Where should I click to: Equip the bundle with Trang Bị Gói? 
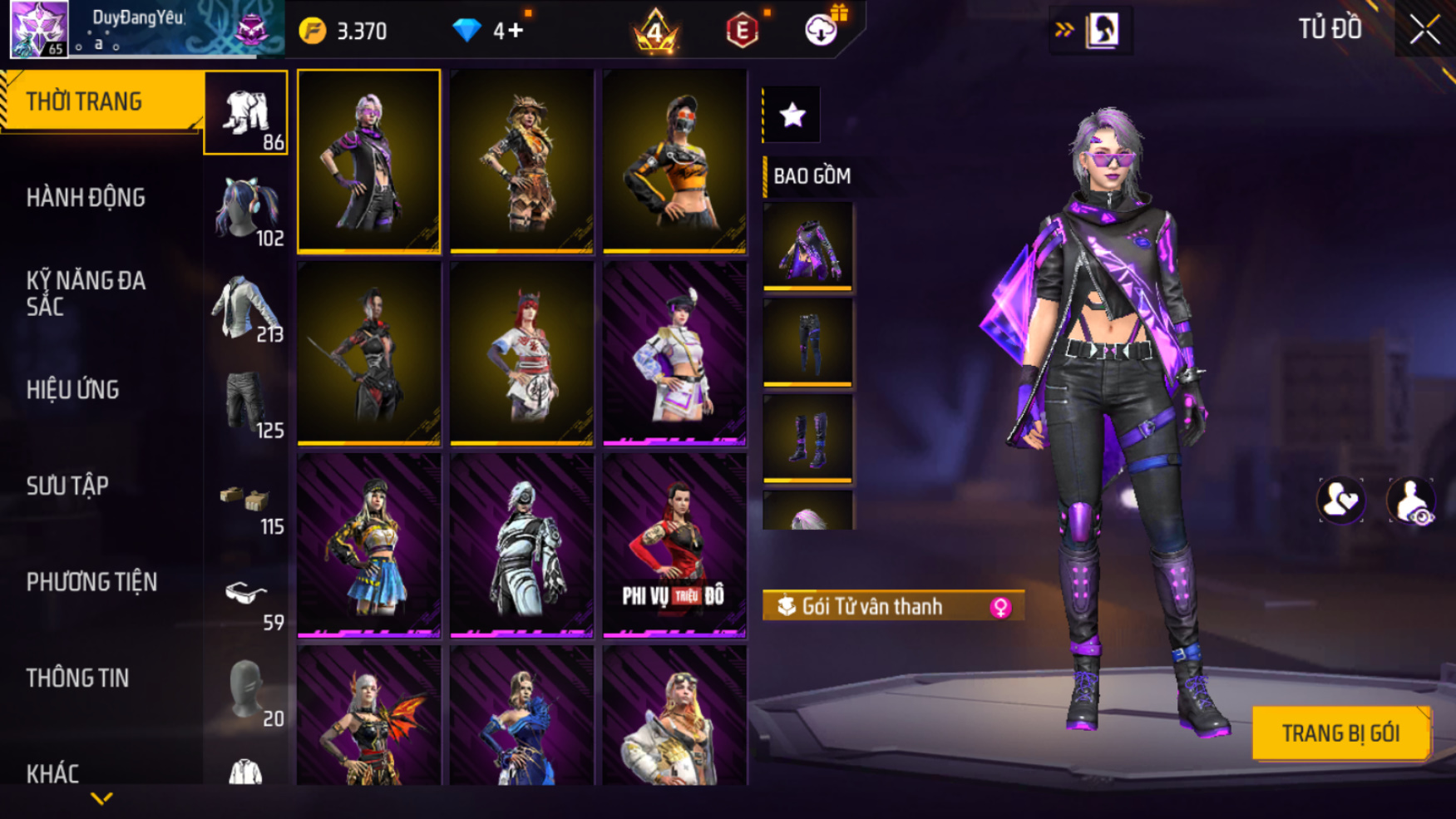[x=1340, y=733]
